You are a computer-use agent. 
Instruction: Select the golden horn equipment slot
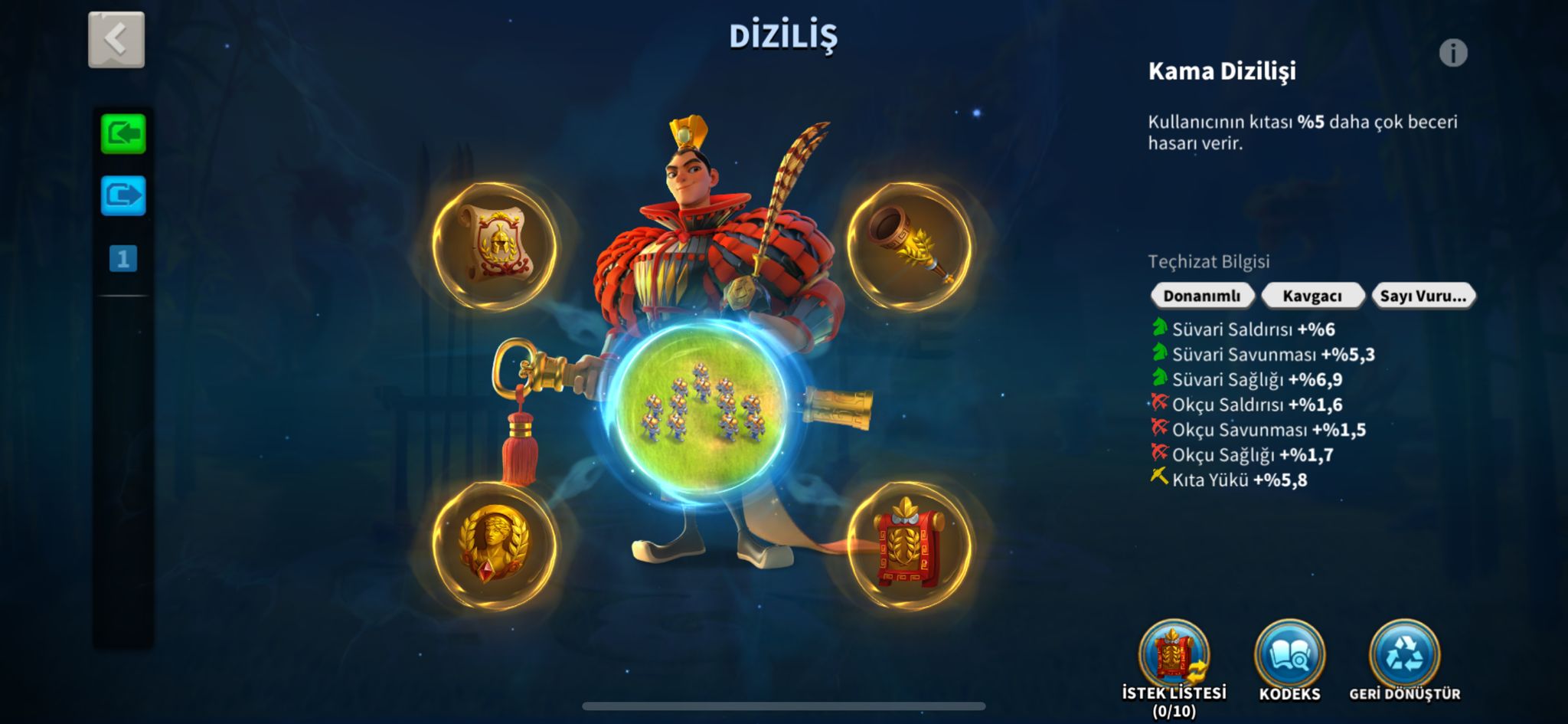coord(910,247)
